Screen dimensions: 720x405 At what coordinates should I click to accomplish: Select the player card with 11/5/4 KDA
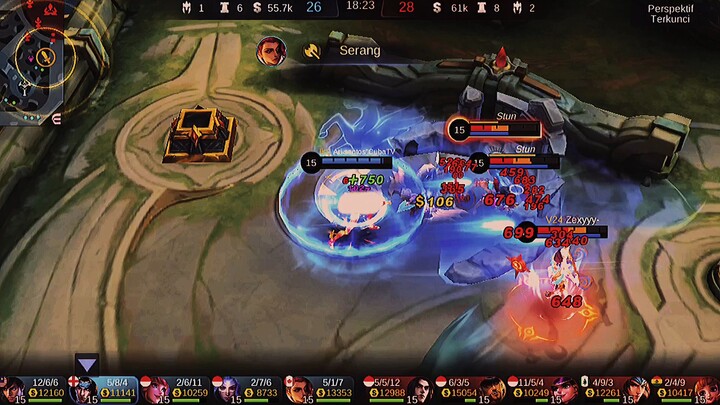point(540,389)
